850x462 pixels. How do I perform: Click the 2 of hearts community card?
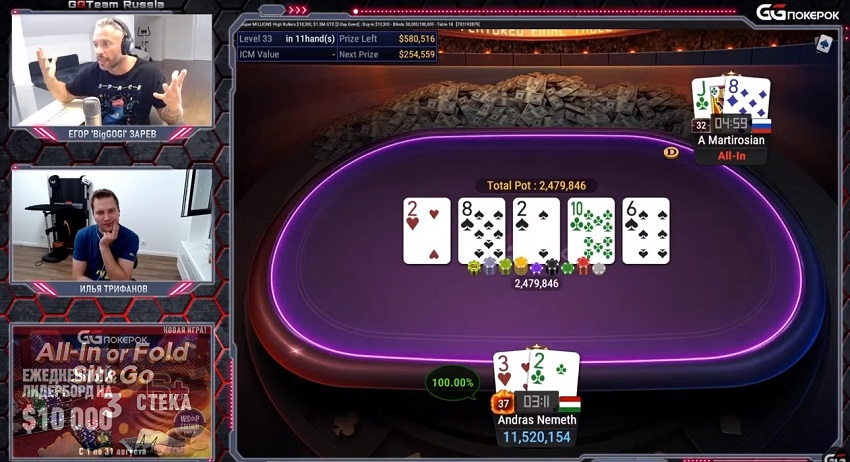pos(427,231)
